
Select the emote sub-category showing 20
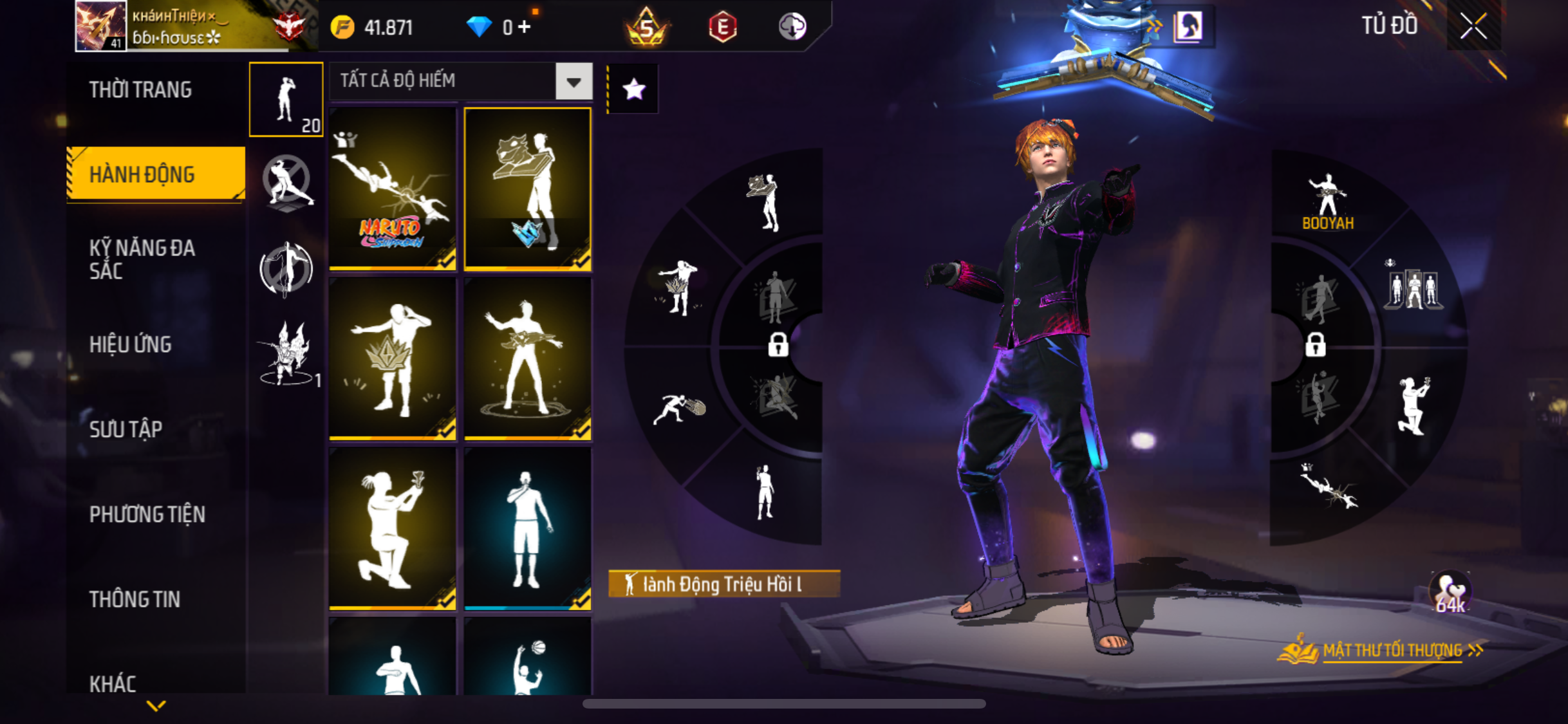(x=286, y=100)
